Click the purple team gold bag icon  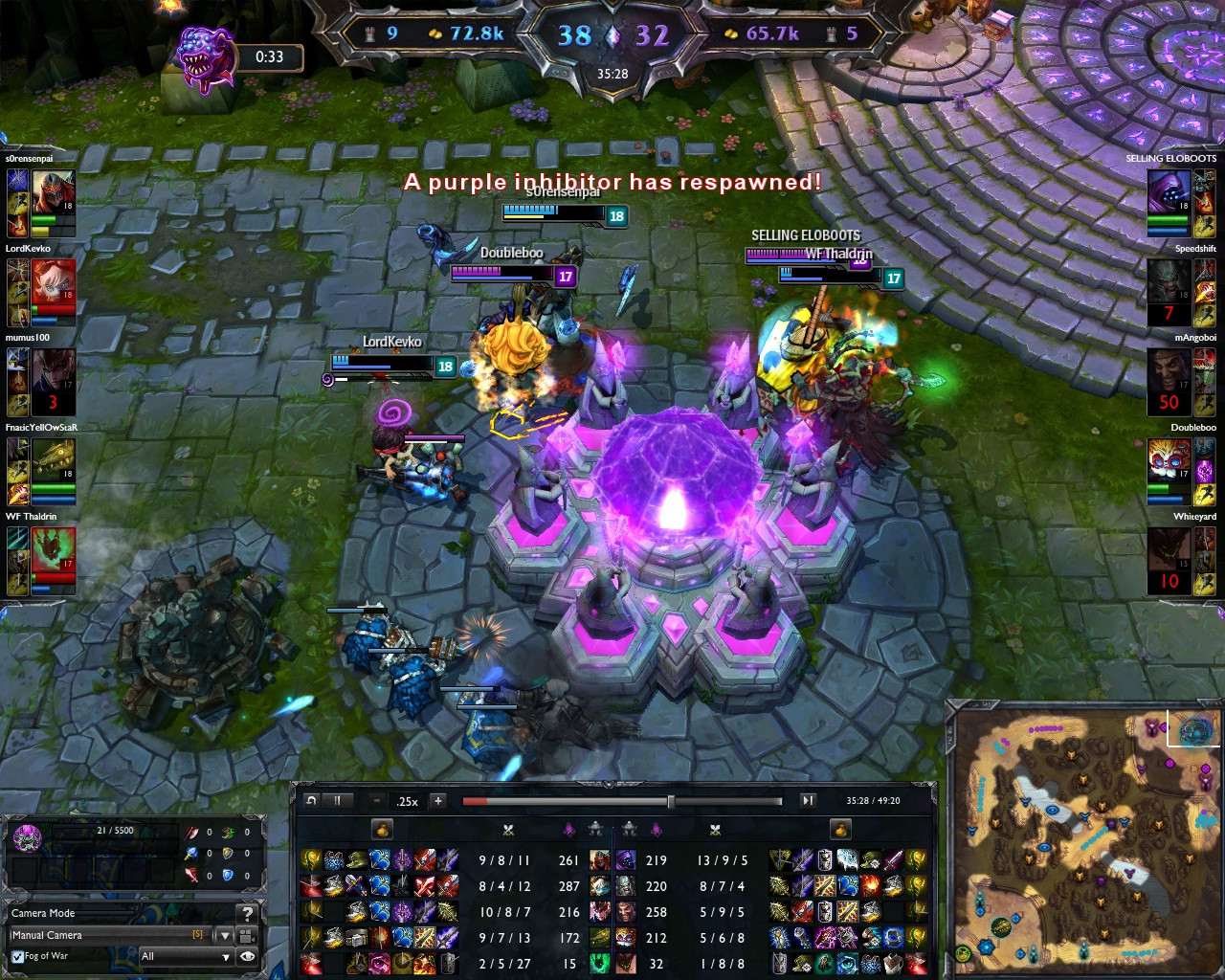(x=839, y=829)
